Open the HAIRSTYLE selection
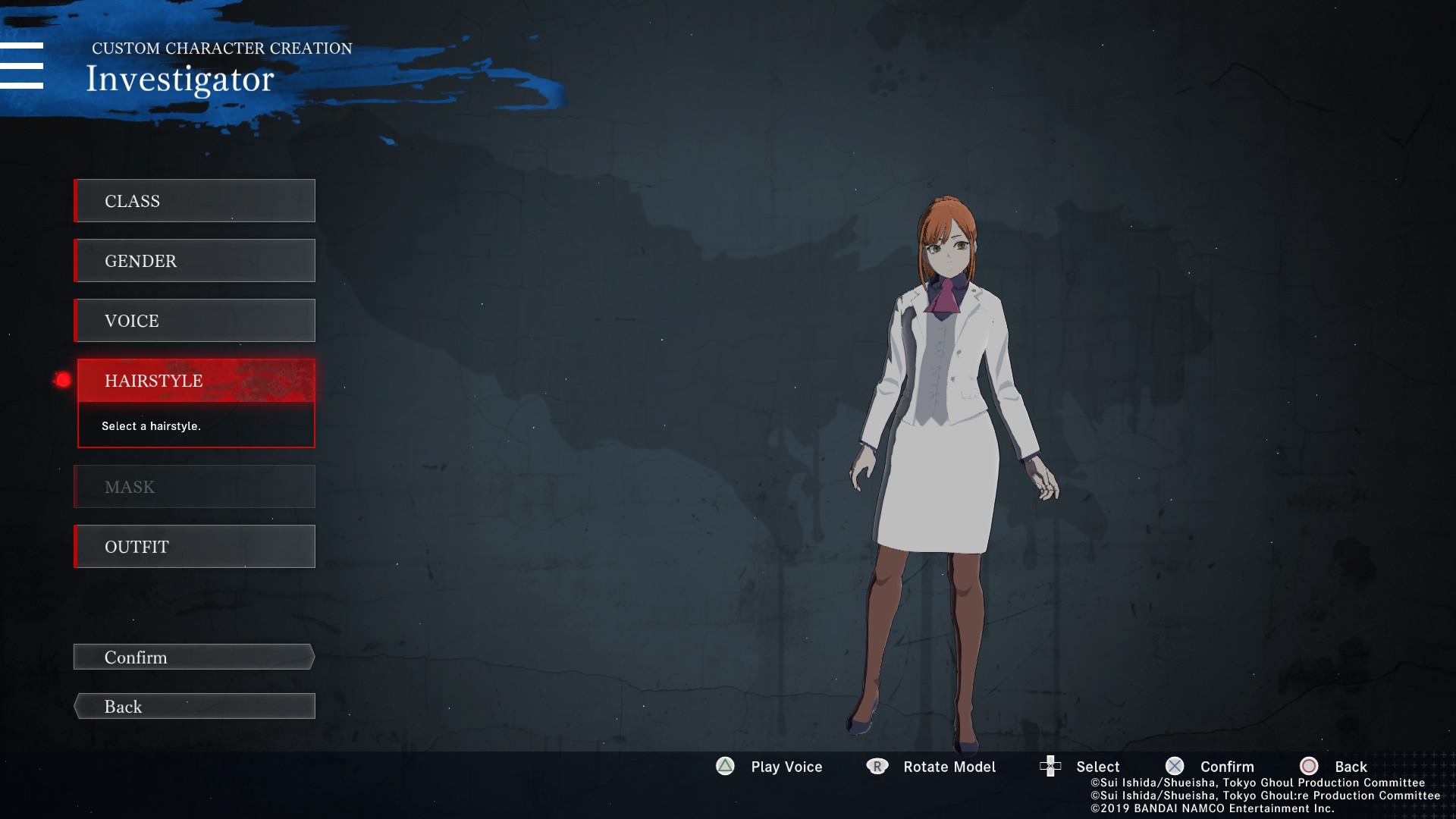This screenshot has height=819, width=1456. pyautogui.click(x=196, y=381)
